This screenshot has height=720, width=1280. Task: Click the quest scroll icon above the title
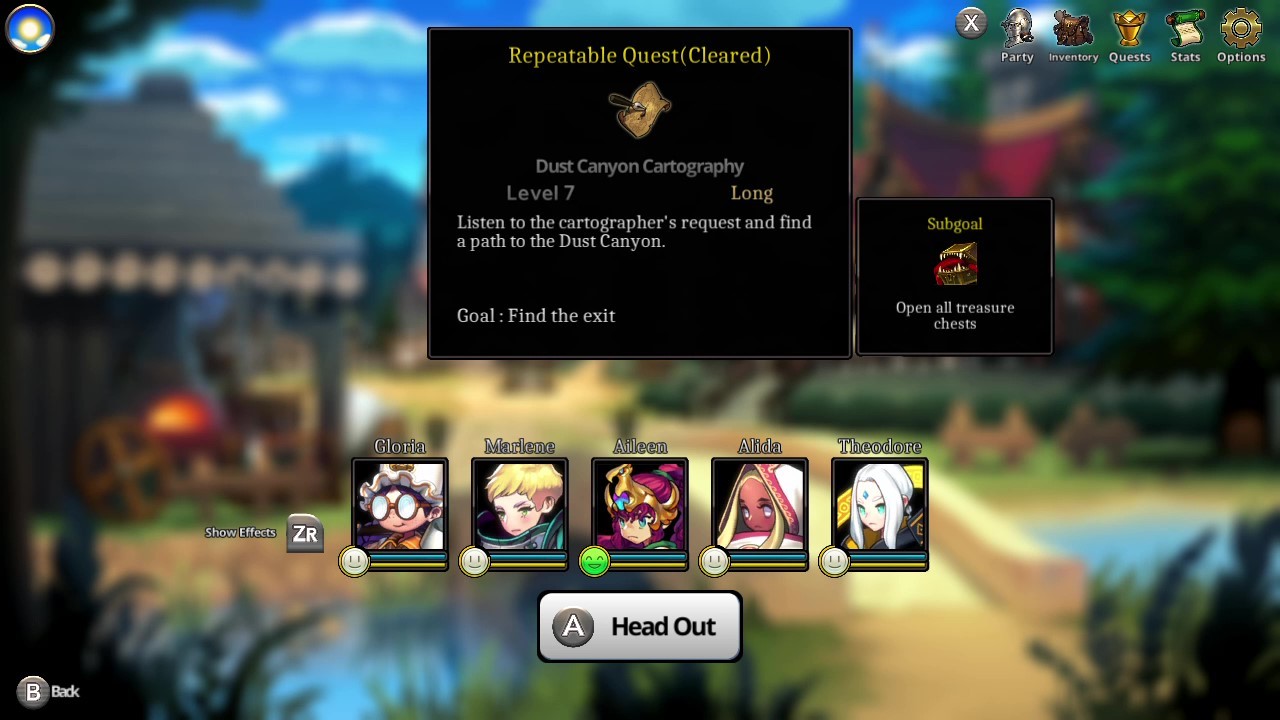tap(640, 108)
